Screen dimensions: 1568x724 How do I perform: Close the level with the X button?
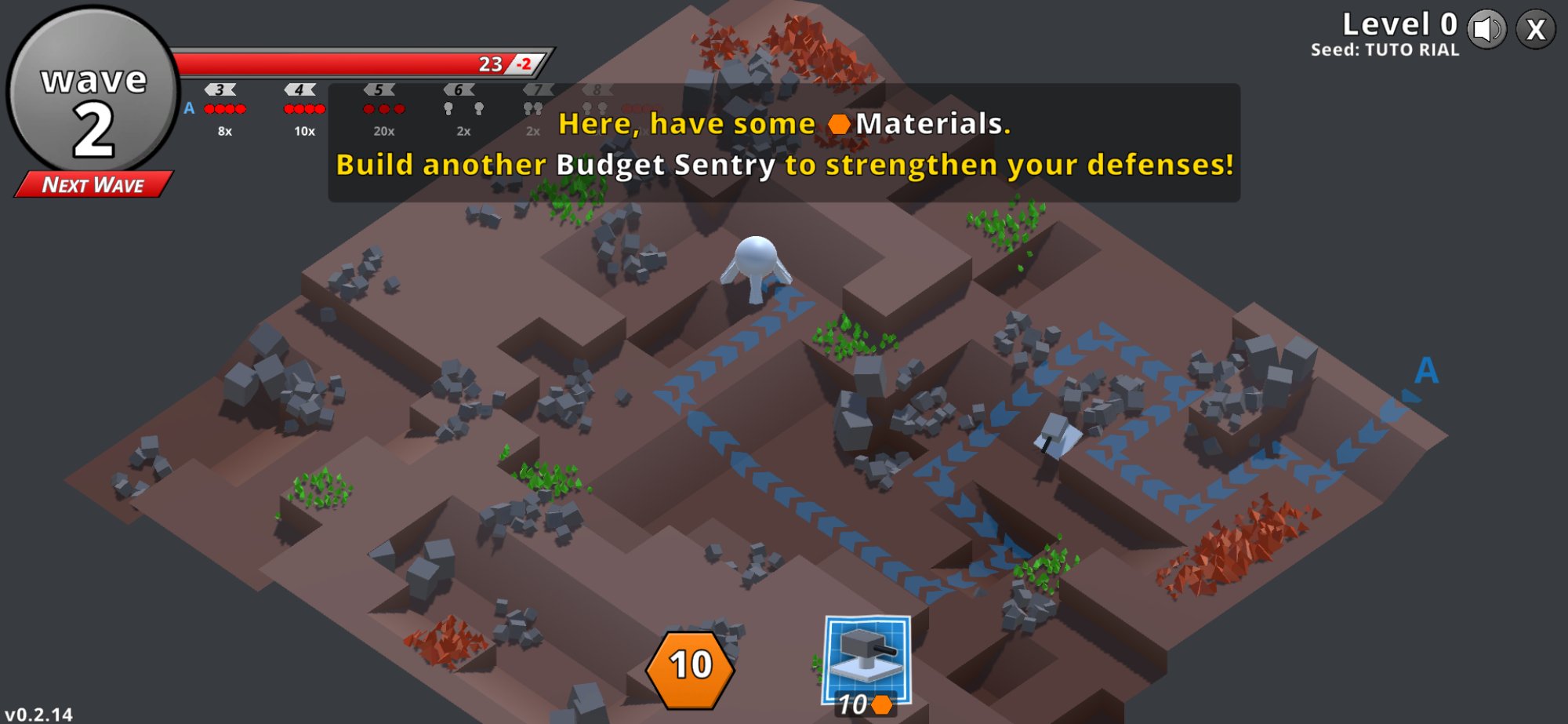tap(1535, 30)
